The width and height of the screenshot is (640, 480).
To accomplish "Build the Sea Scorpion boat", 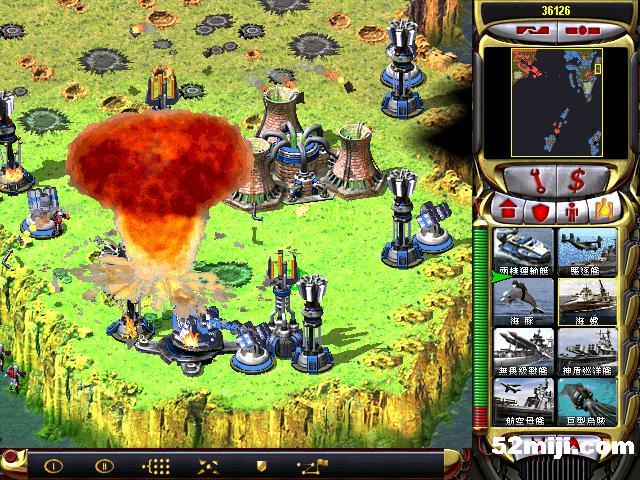I will pos(587,300).
